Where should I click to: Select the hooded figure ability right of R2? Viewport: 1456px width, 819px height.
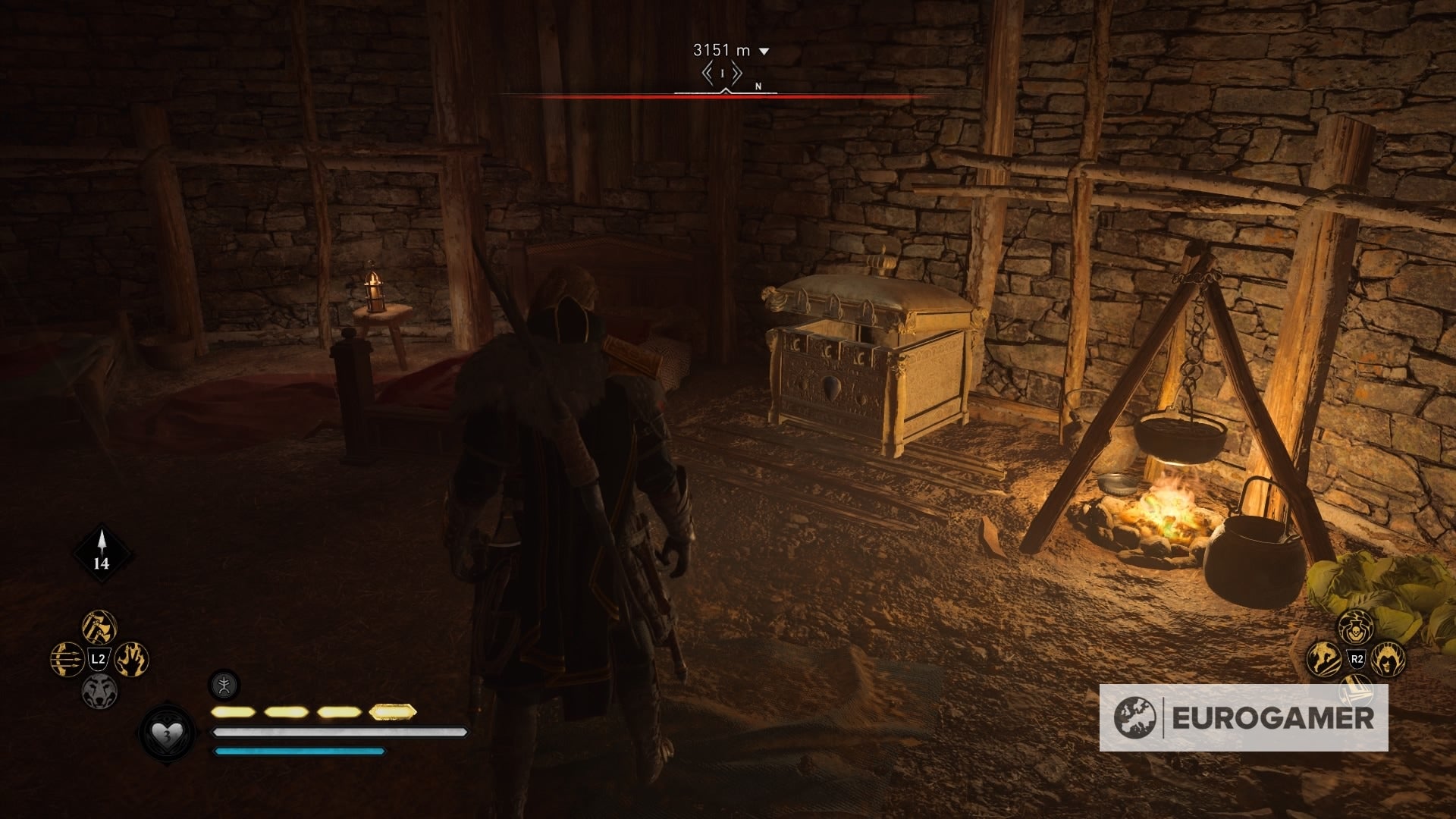click(x=1388, y=659)
